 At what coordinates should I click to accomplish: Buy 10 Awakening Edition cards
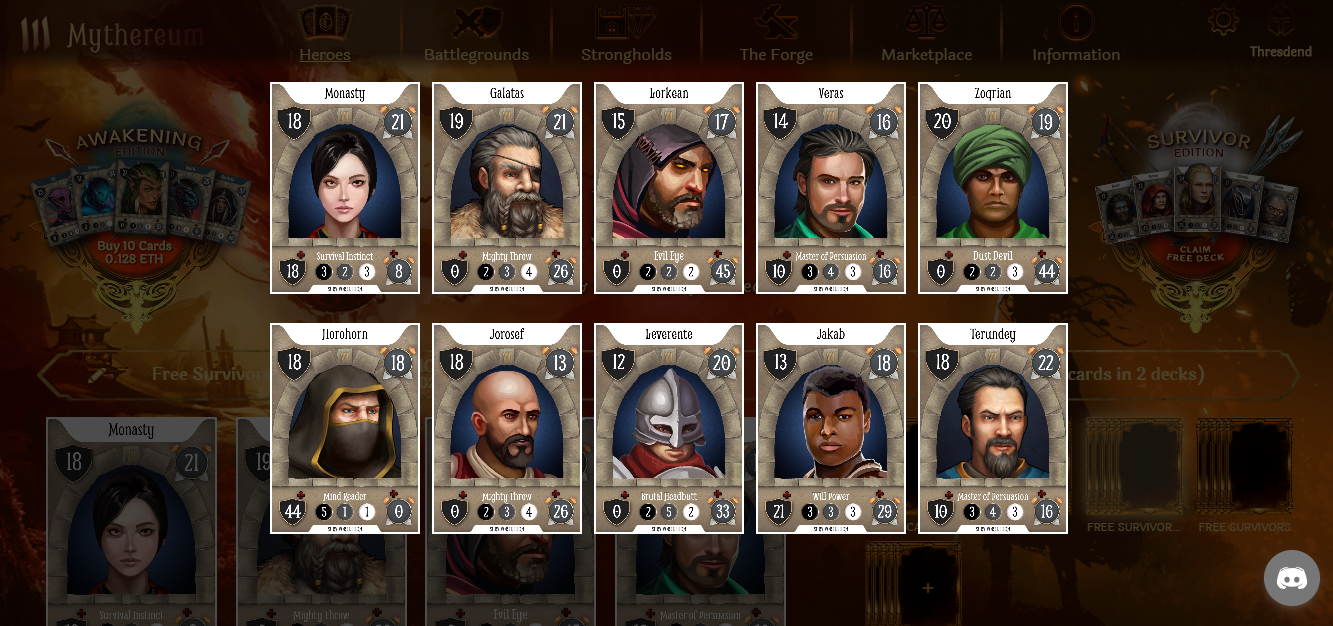135,253
